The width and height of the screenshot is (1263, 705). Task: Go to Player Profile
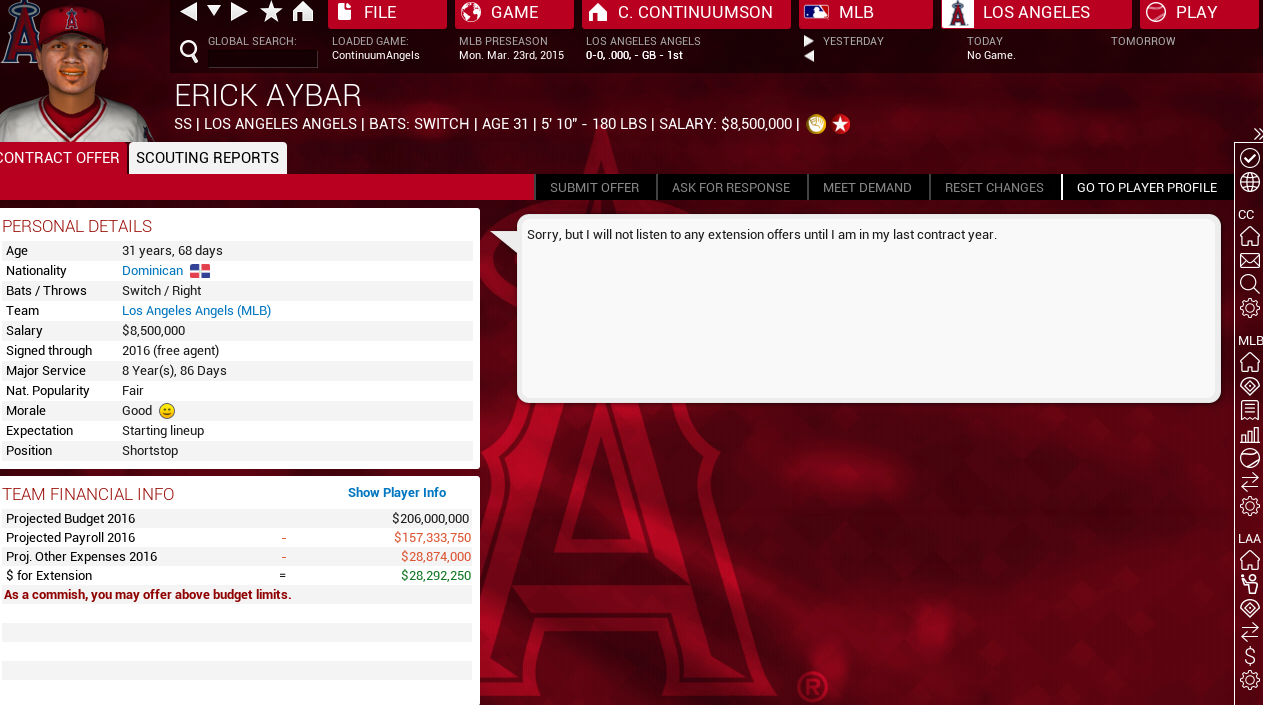click(x=1146, y=188)
